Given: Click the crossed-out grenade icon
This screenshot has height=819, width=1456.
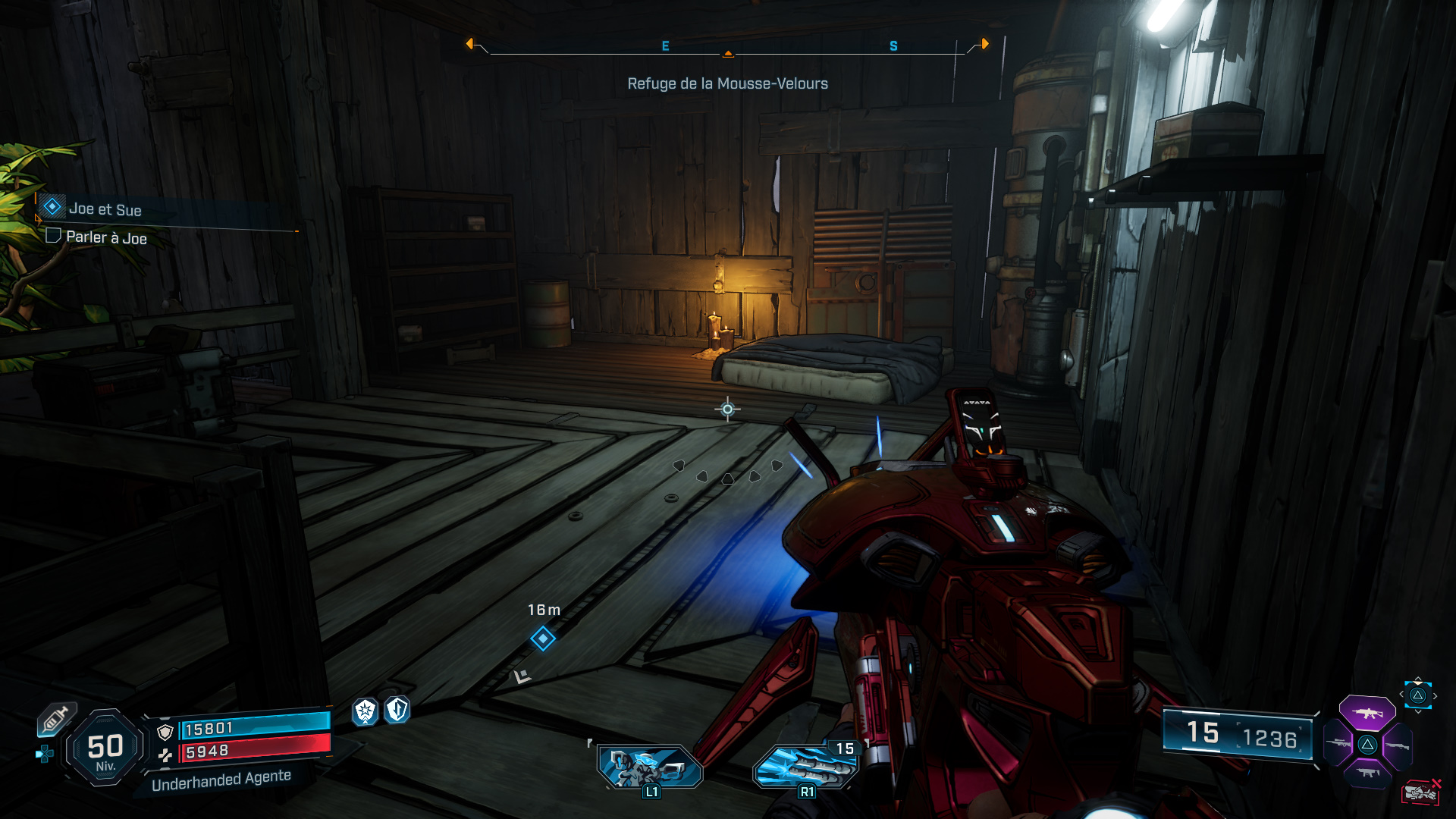Looking at the screenshot, I should coord(1420,792).
